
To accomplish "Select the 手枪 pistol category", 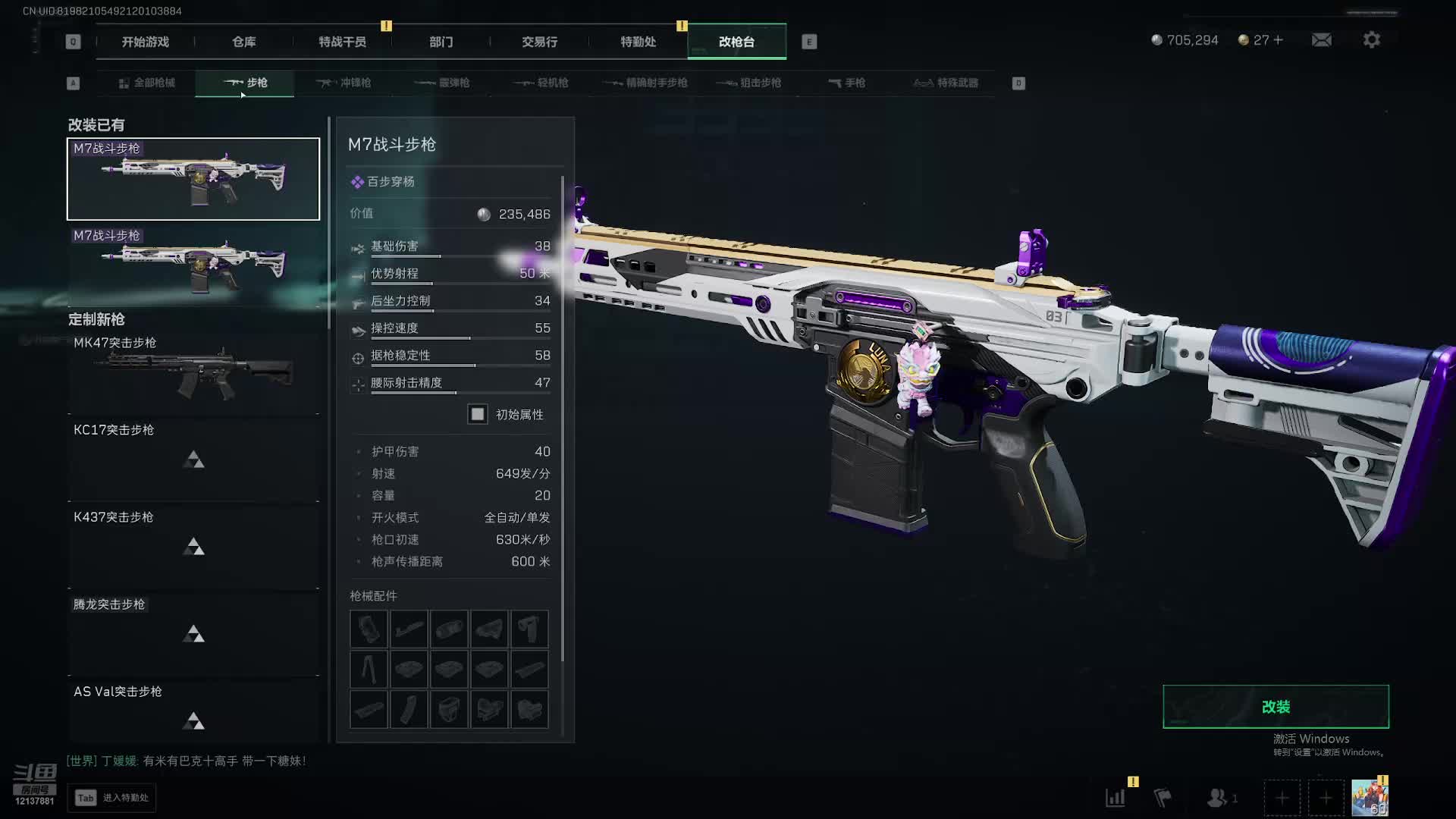I will tap(846, 83).
